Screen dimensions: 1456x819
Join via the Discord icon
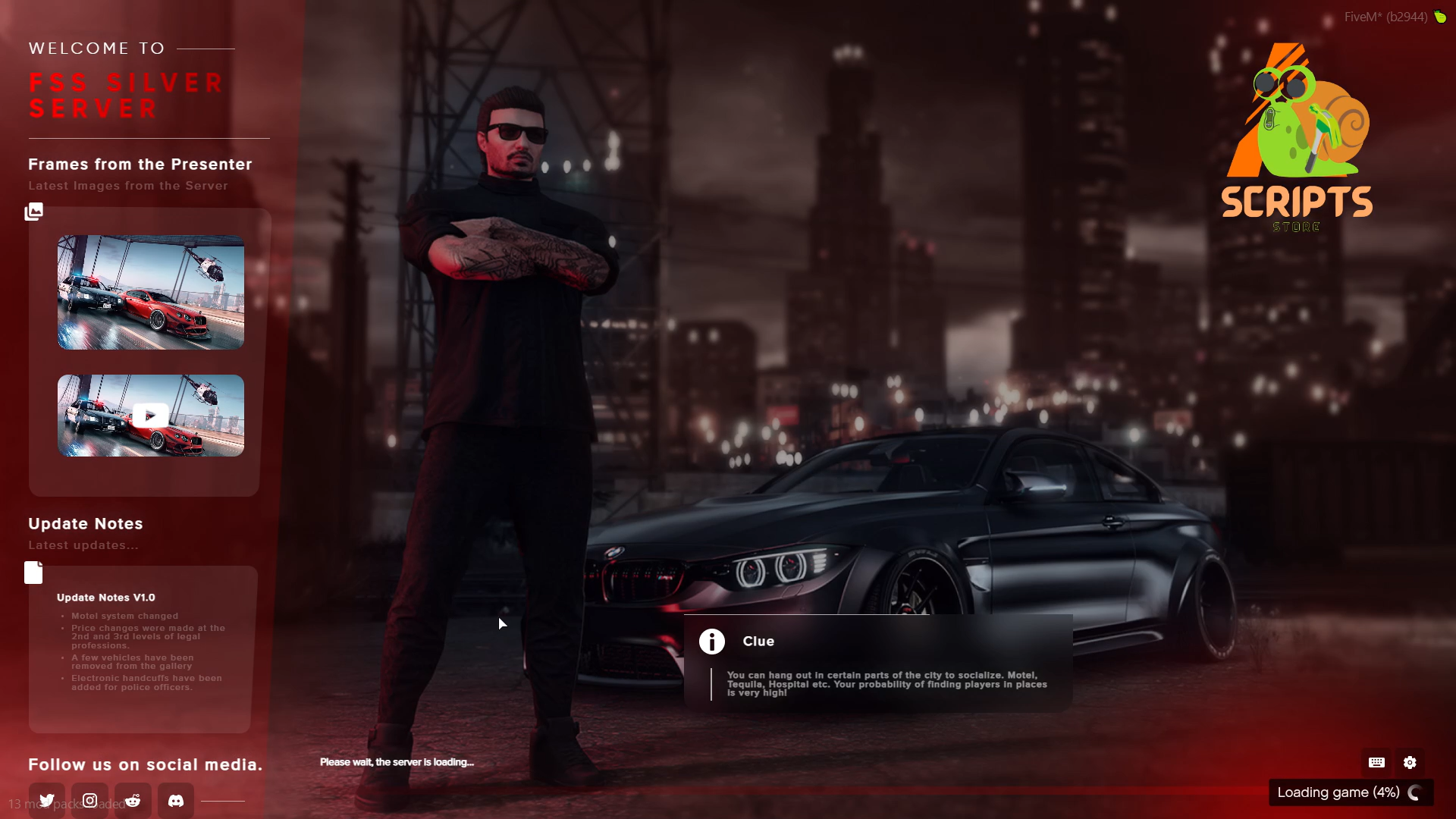click(x=176, y=800)
